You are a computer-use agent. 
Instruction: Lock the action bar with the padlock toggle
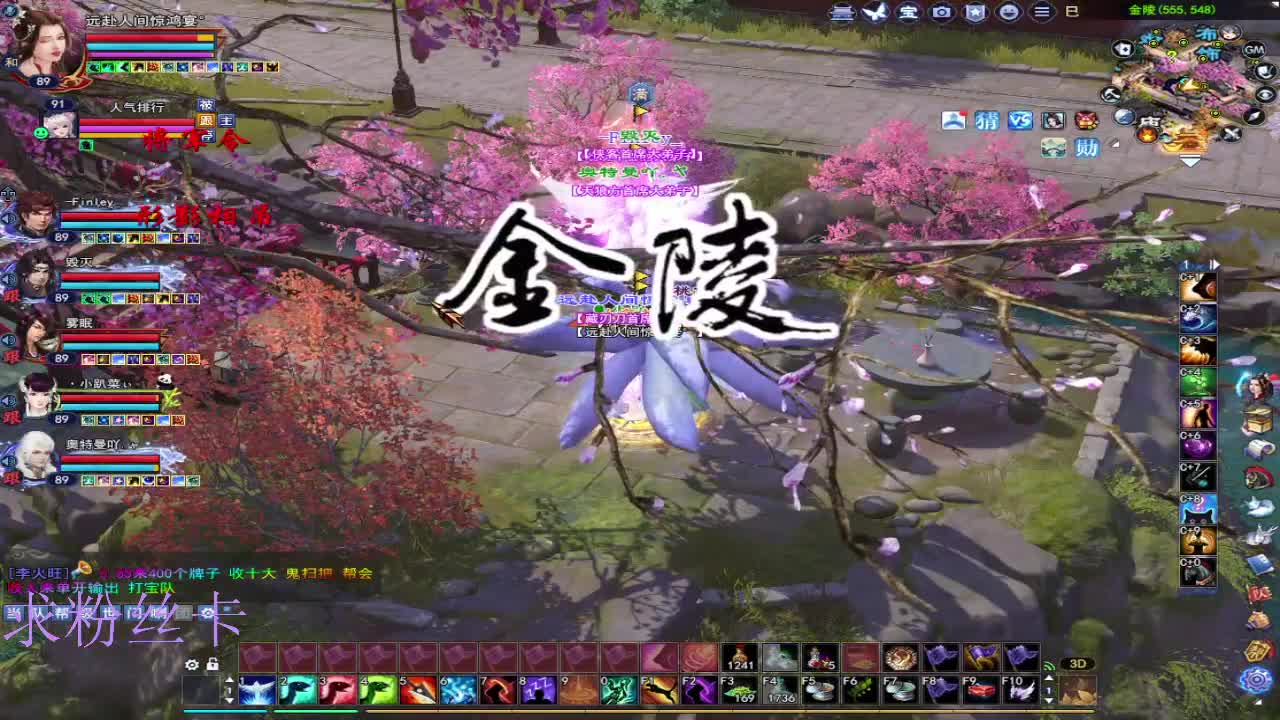pos(213,665)
